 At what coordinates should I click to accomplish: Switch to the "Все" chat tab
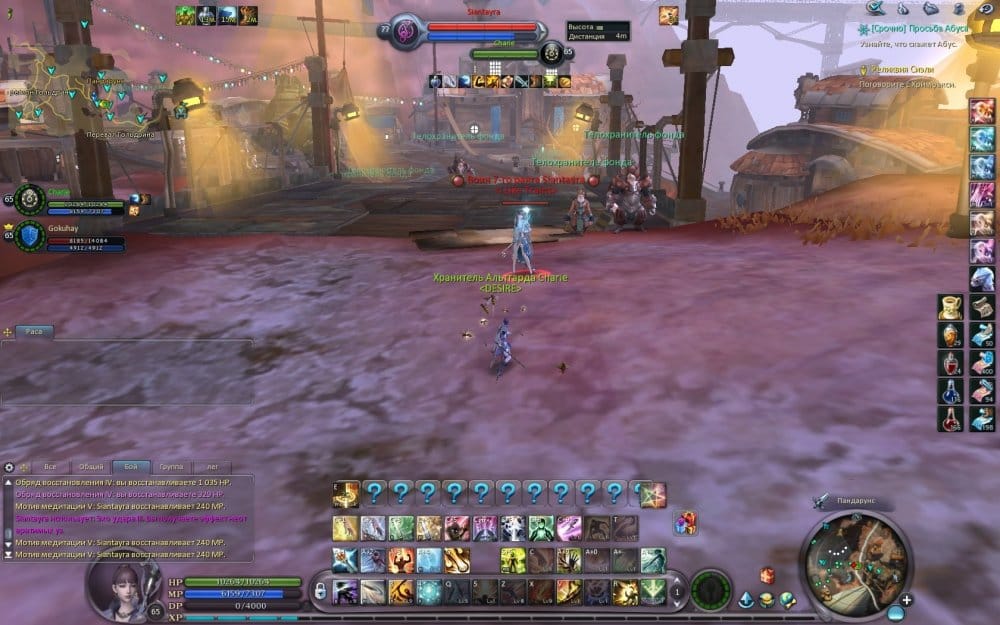50,467
